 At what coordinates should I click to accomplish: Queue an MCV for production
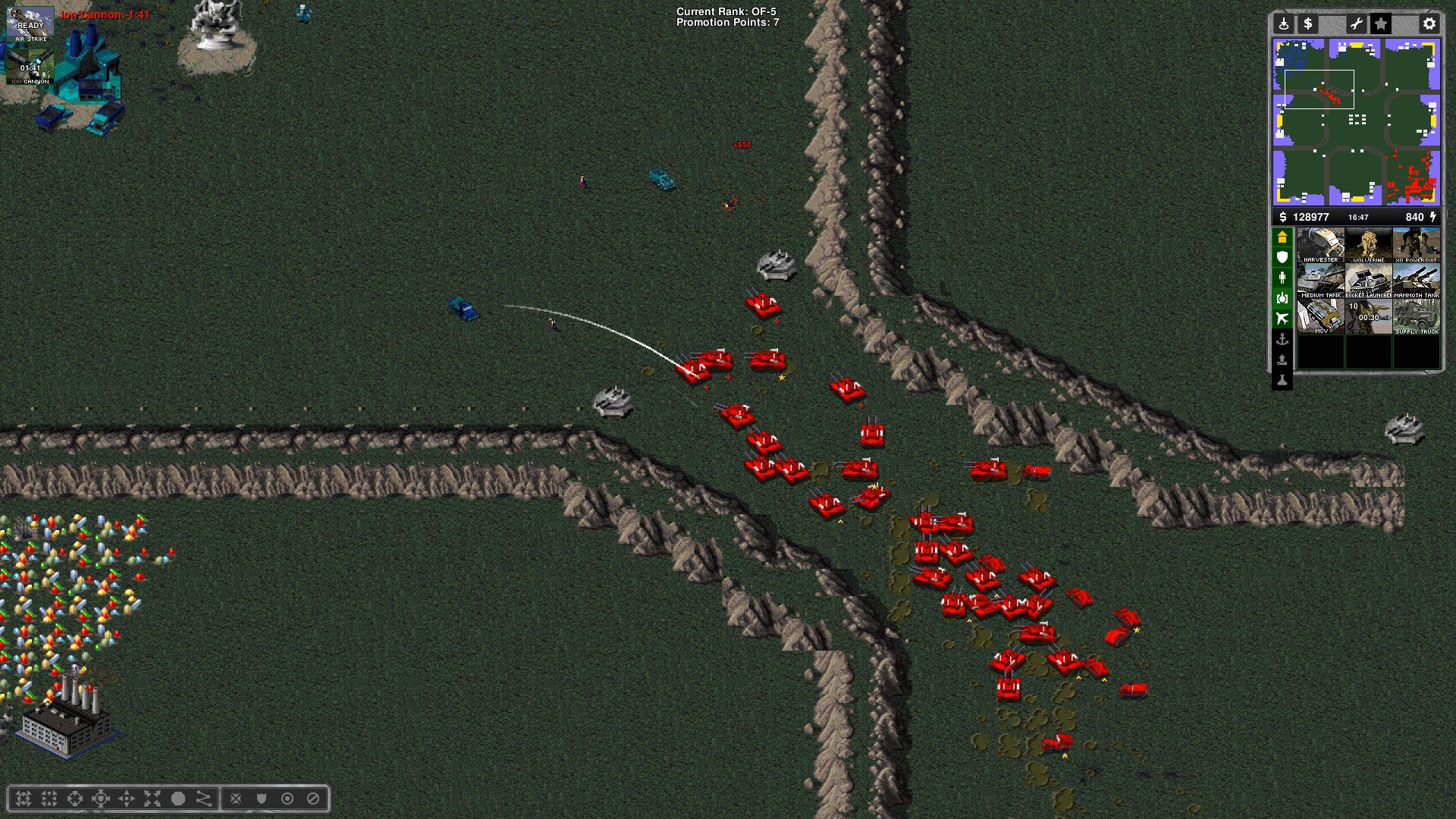pos(1320,317)
